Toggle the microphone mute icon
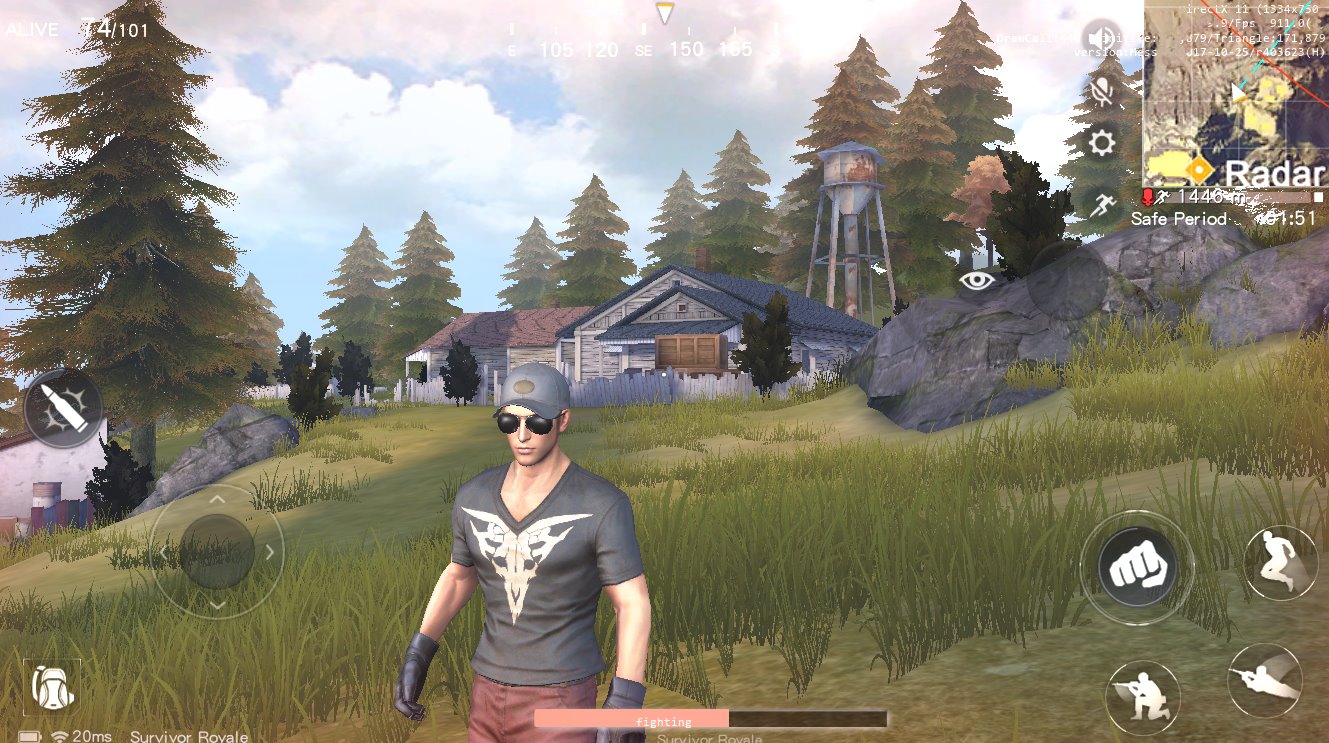The width and height of the screenshot is (1329, 743). (x=1101, y=91)
